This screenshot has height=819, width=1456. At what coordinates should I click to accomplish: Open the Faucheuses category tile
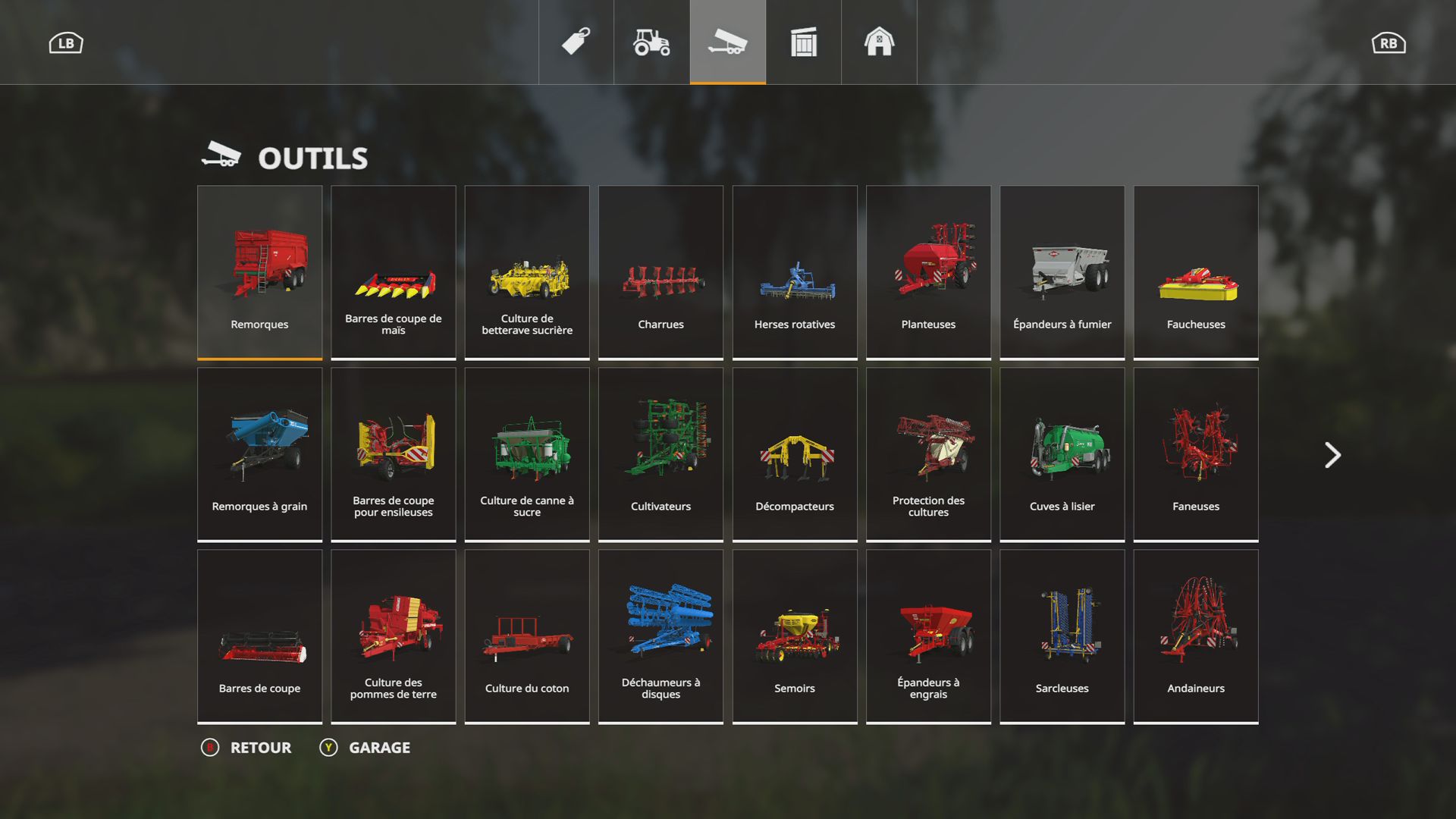(x=1195, y=271)
